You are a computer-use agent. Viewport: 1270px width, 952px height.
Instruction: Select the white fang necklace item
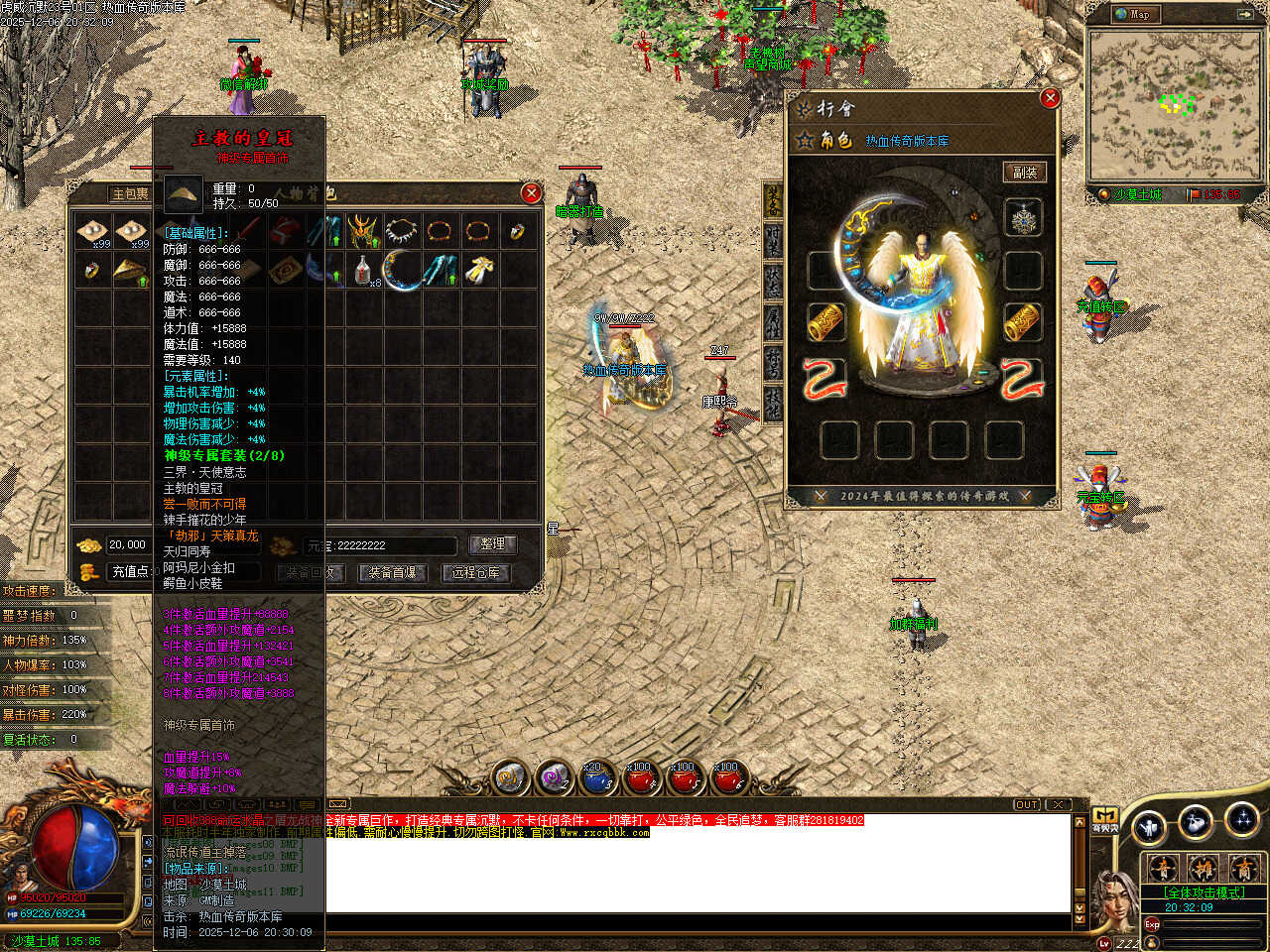point(402,232)
